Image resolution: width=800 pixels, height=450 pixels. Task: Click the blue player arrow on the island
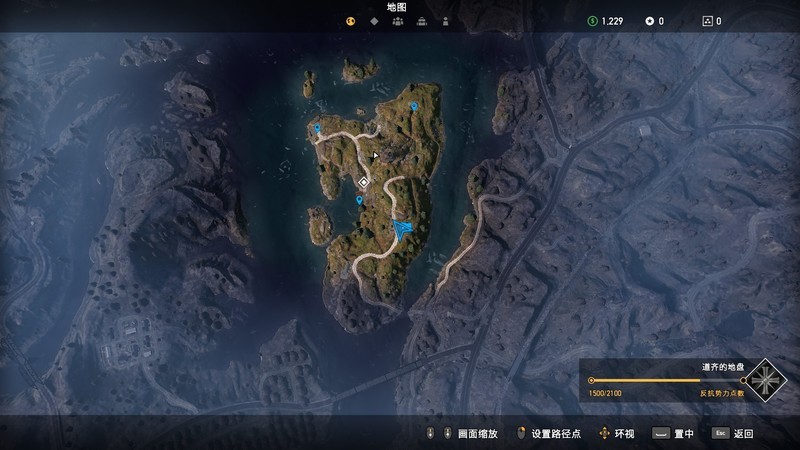point(402,229)
